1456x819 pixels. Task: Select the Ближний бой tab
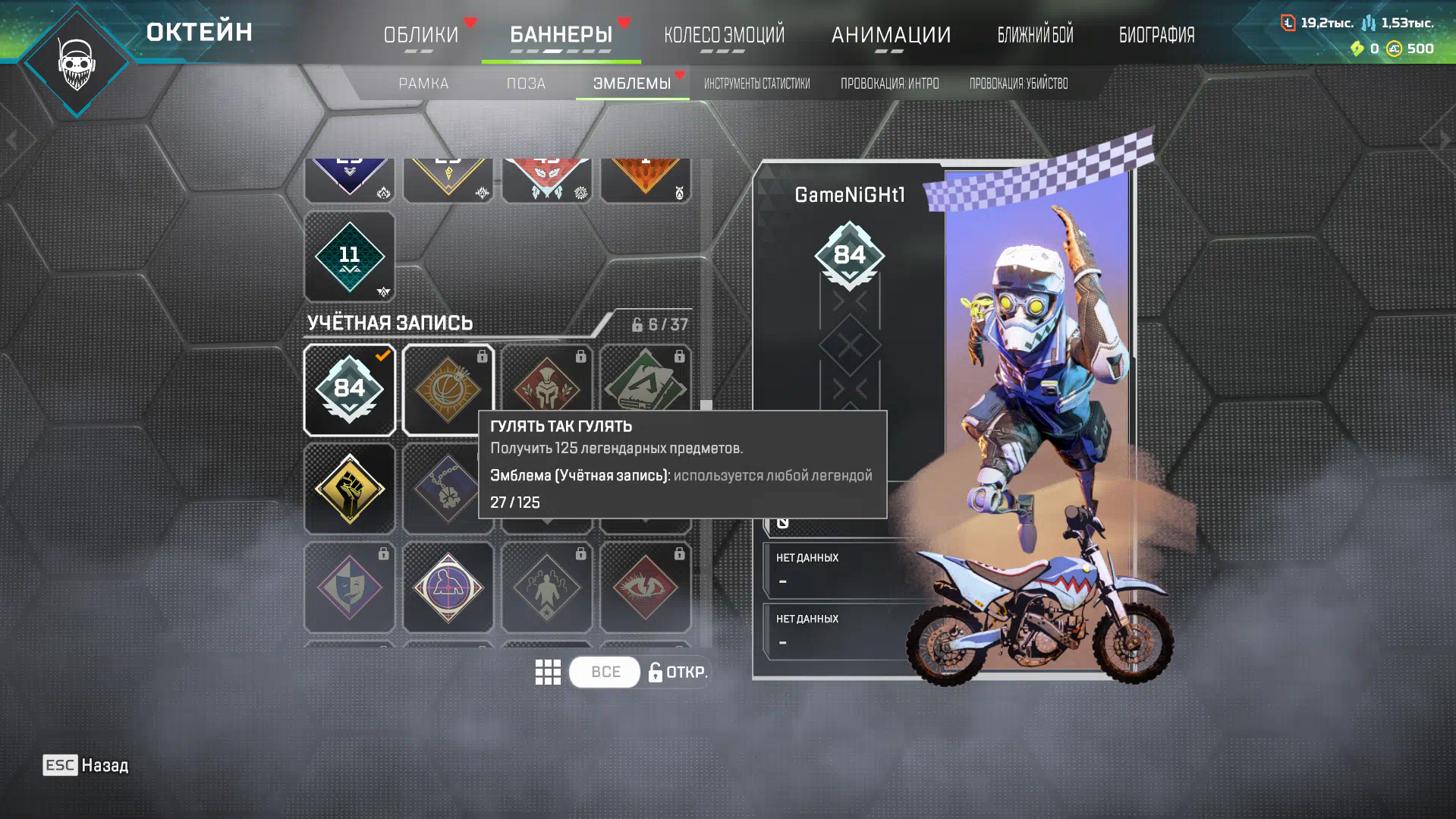[1035, 35]
